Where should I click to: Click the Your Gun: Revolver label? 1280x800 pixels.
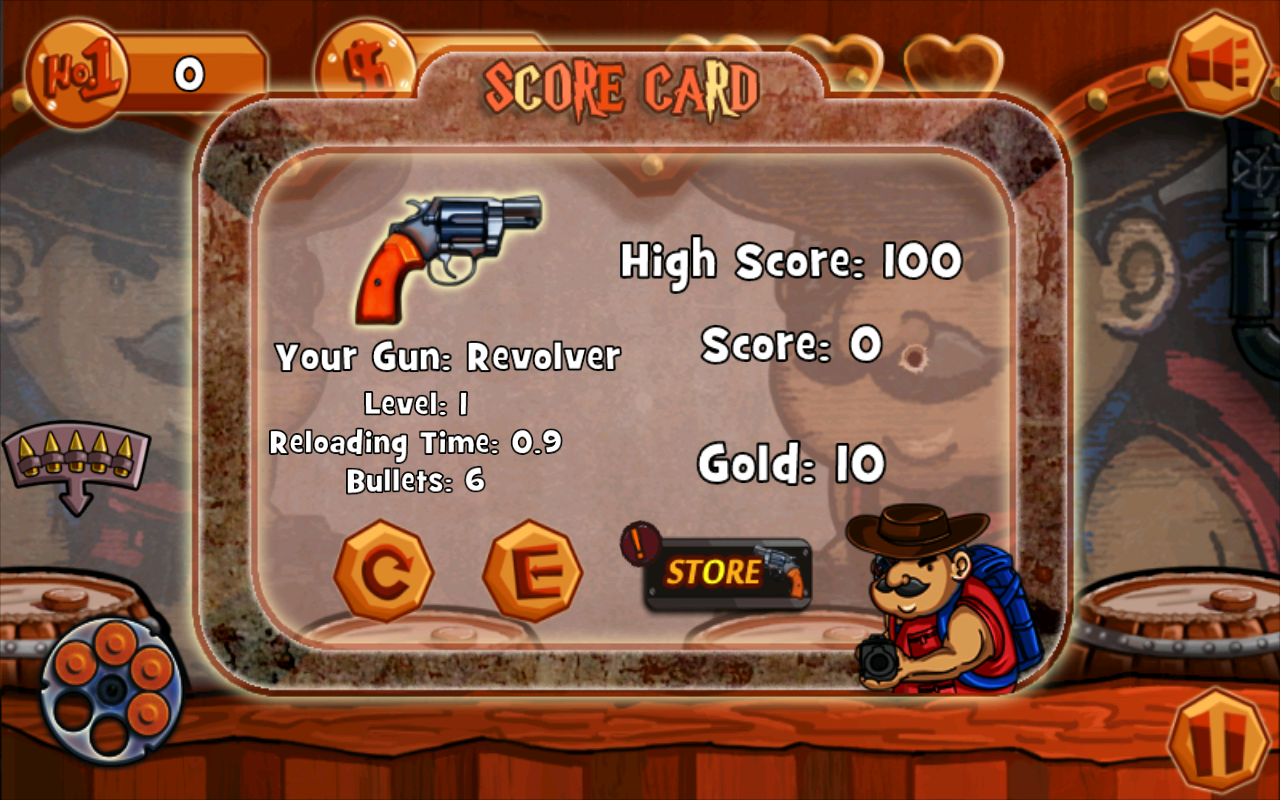click(448, 355)
